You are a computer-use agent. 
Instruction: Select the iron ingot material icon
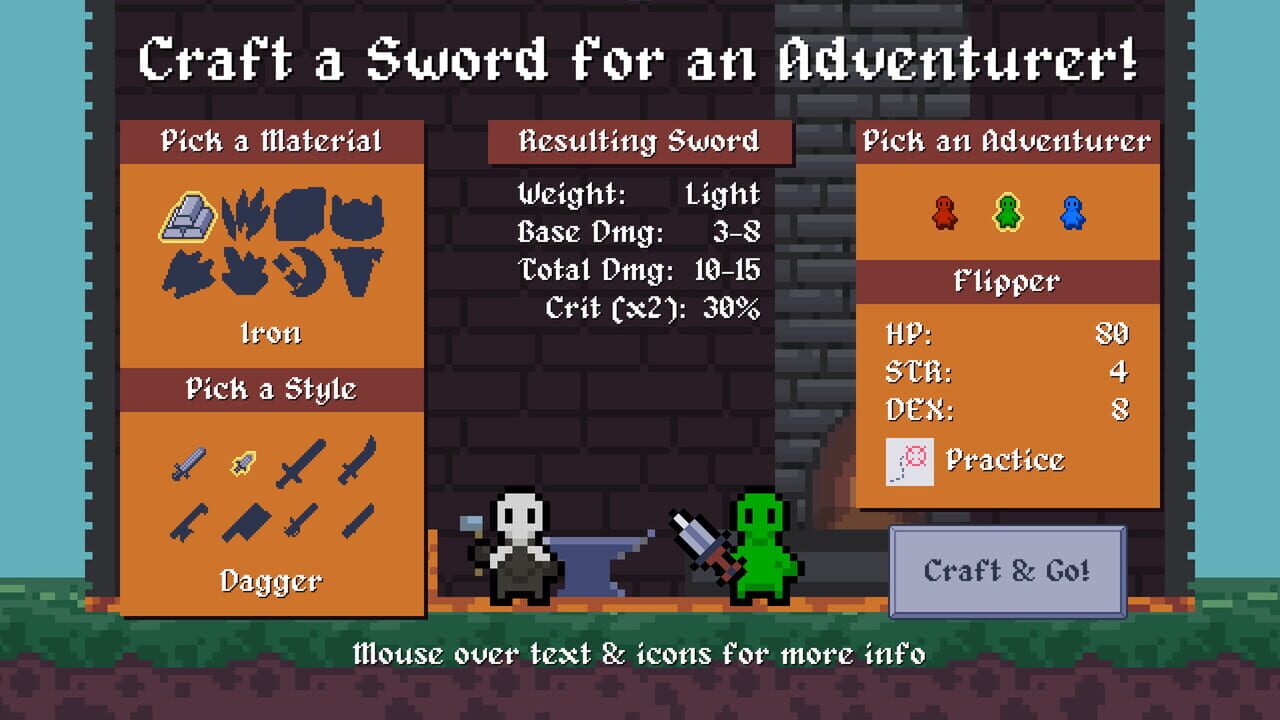(x=189, y=215)
